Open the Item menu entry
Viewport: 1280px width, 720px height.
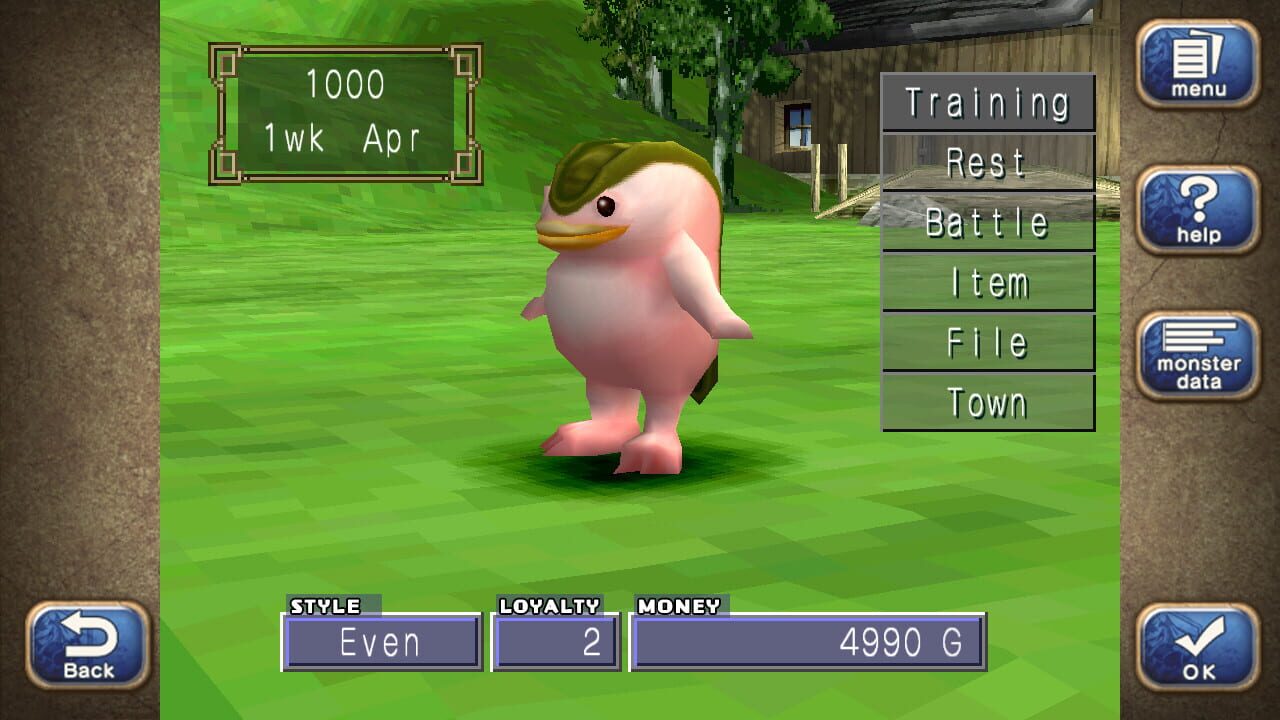tap(986, 282)
